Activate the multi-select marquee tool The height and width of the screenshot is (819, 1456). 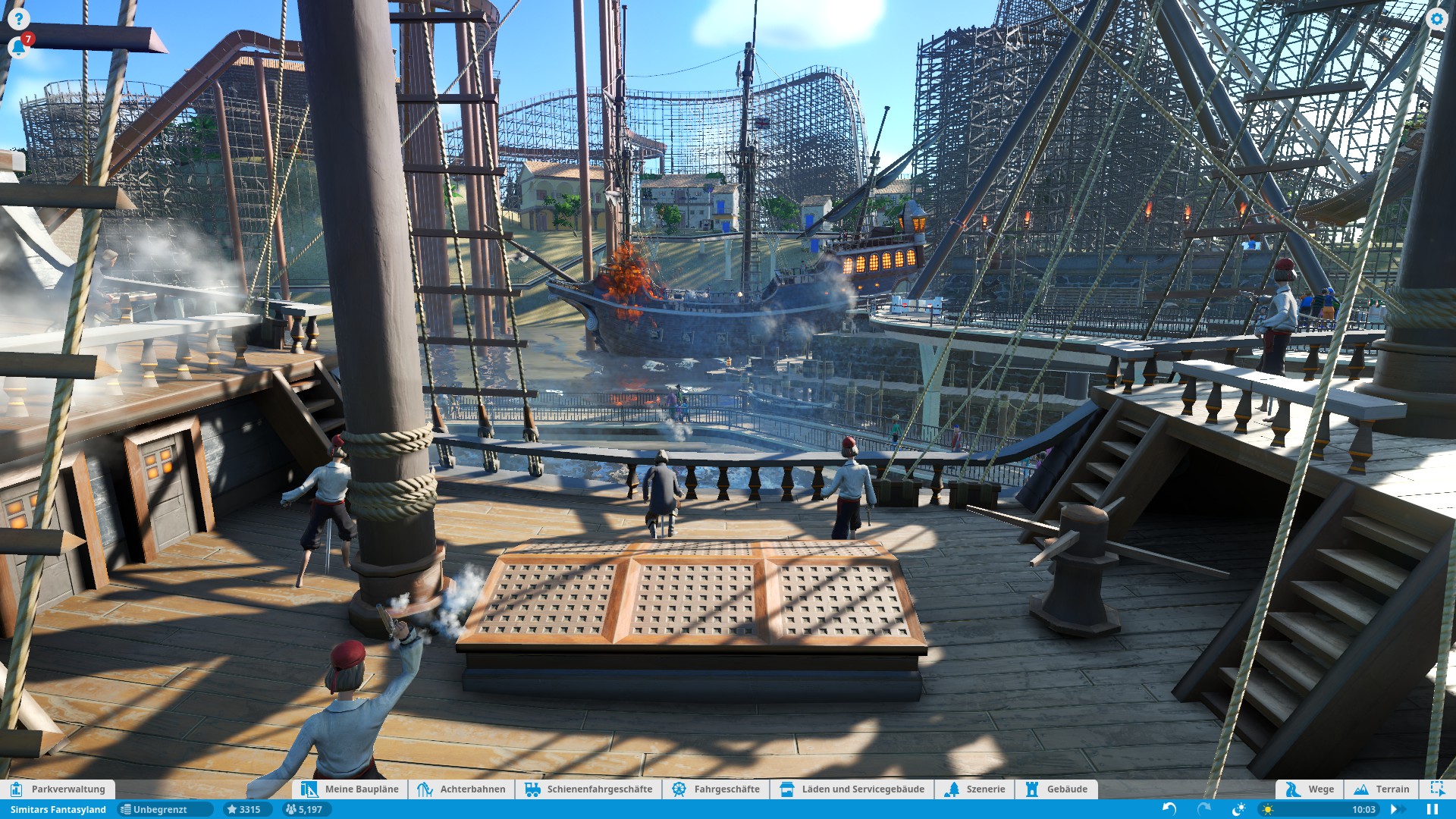[1437, 789]
